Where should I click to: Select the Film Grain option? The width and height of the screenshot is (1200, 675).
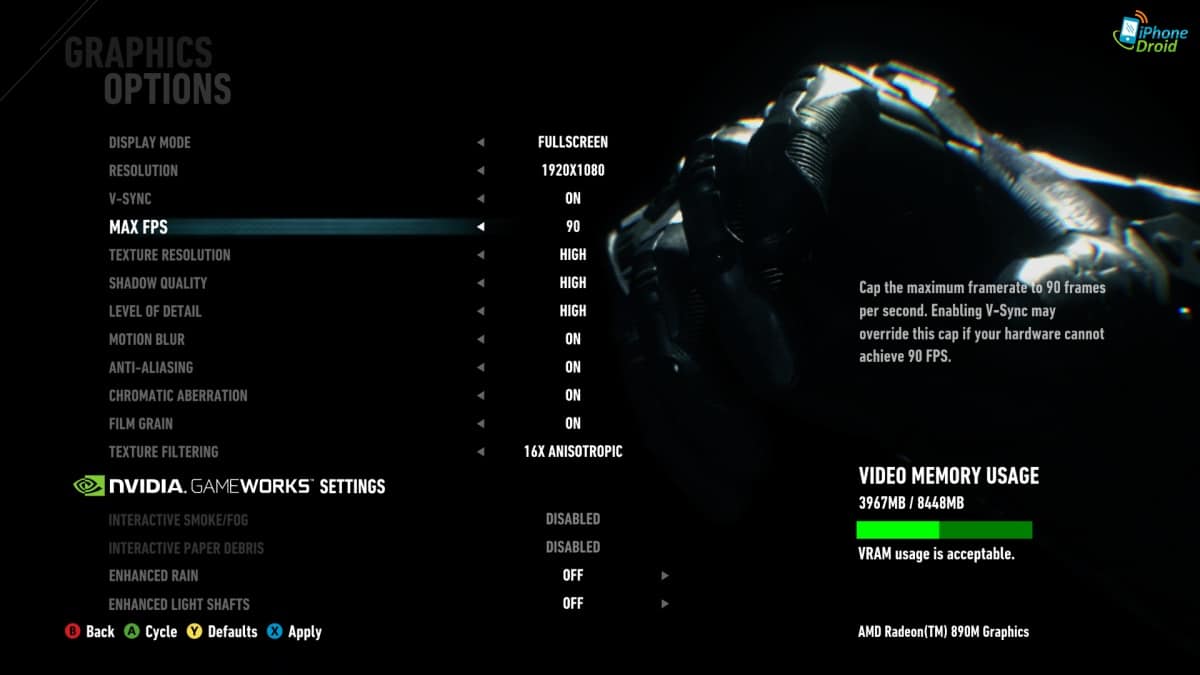(141, 423)
